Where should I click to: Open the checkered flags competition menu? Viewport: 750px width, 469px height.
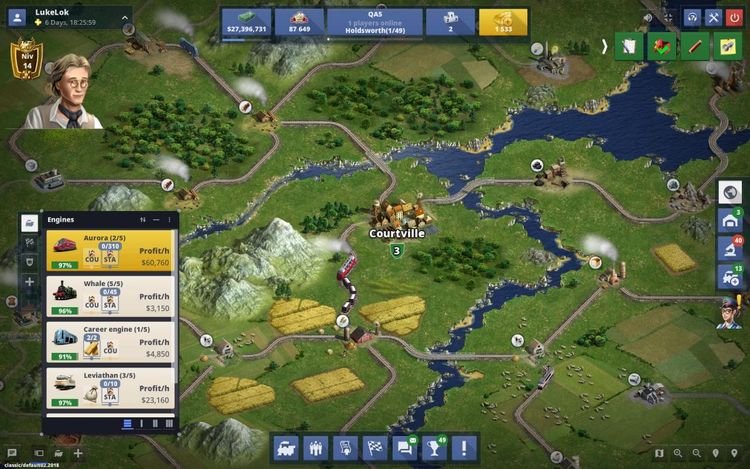(x=374, y=447)
